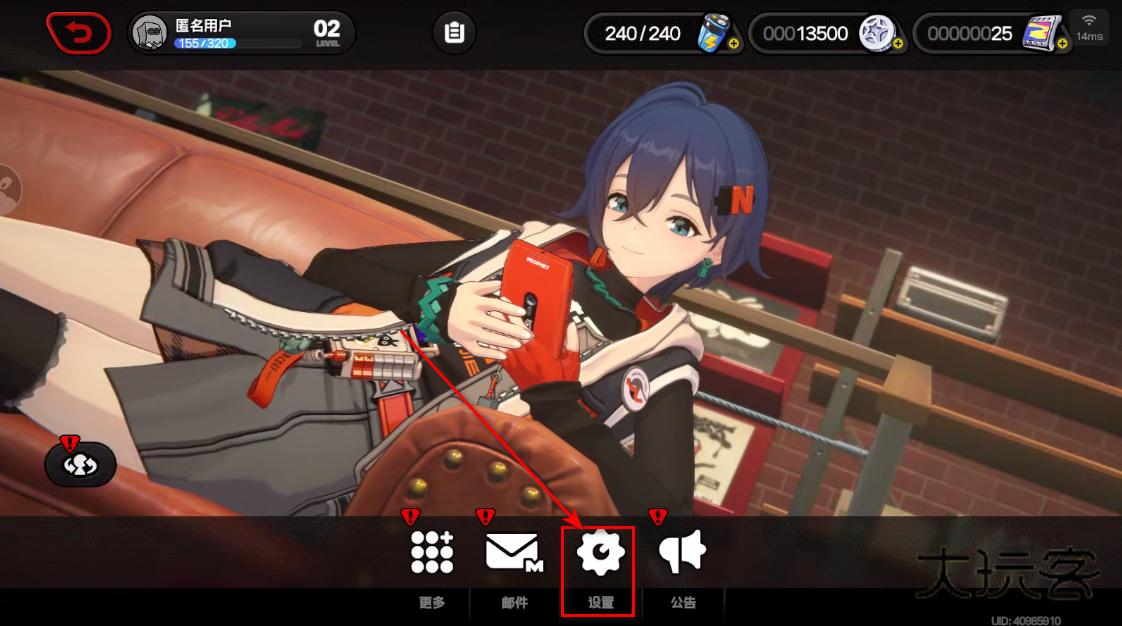Add film currency with its plus button
Viewport: 1122px width, 626px height.
[x=1062, y=44]
